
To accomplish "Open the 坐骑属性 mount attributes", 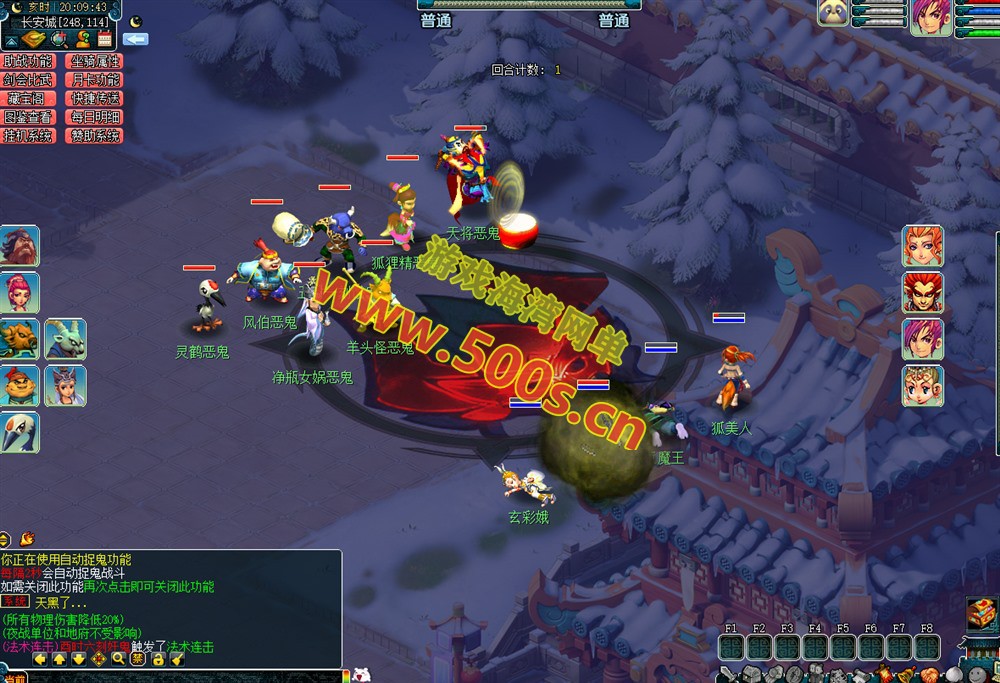I will tap(95, 61).
